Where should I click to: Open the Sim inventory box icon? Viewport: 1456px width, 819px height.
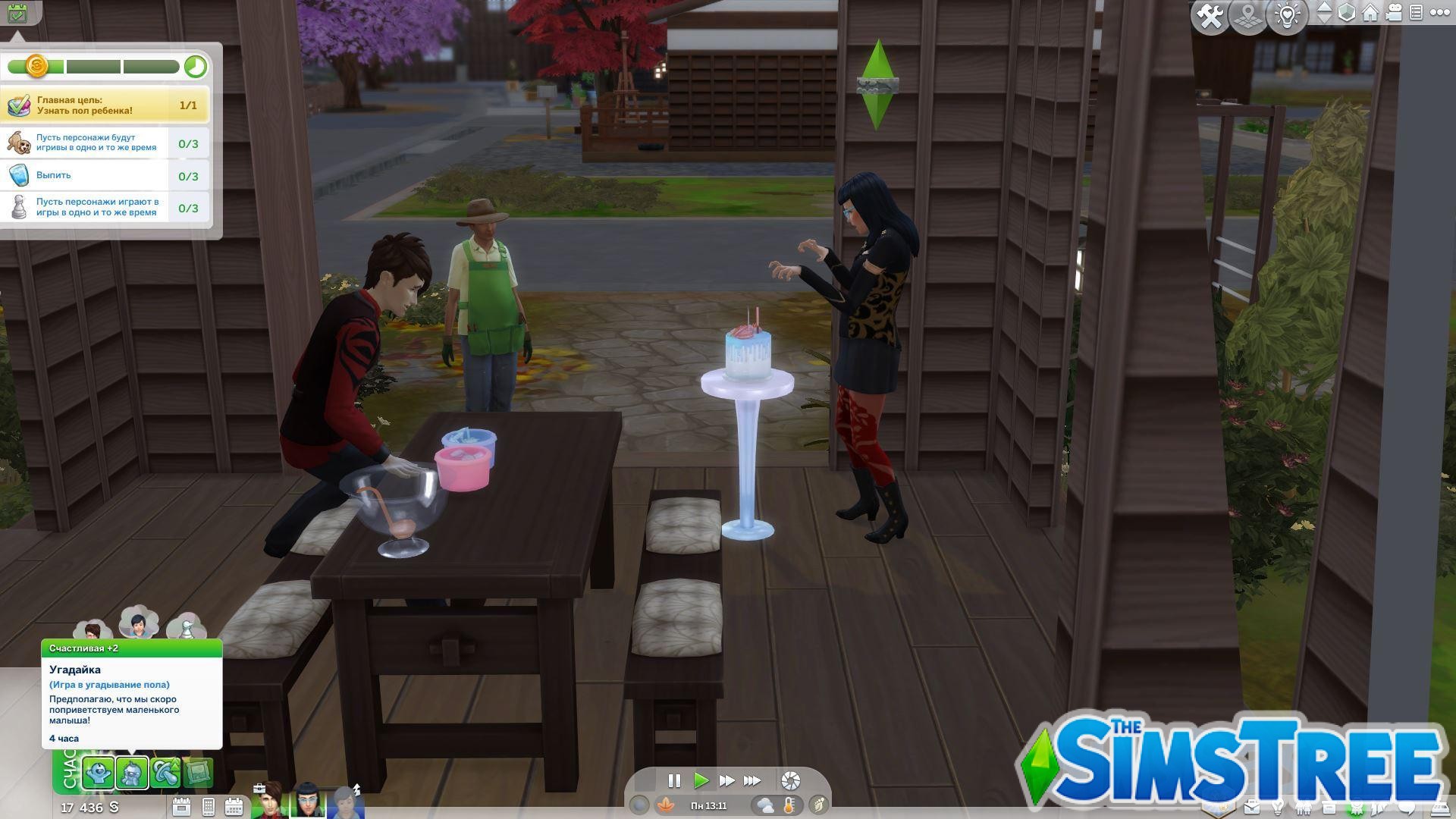click(x=1329, y=808)
